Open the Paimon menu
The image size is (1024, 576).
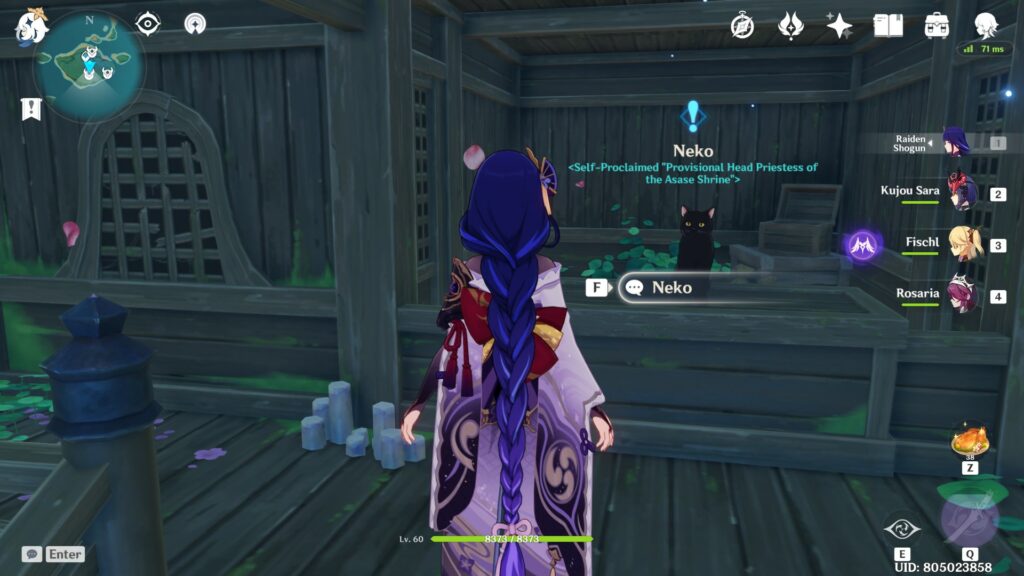tap(31, 27)
